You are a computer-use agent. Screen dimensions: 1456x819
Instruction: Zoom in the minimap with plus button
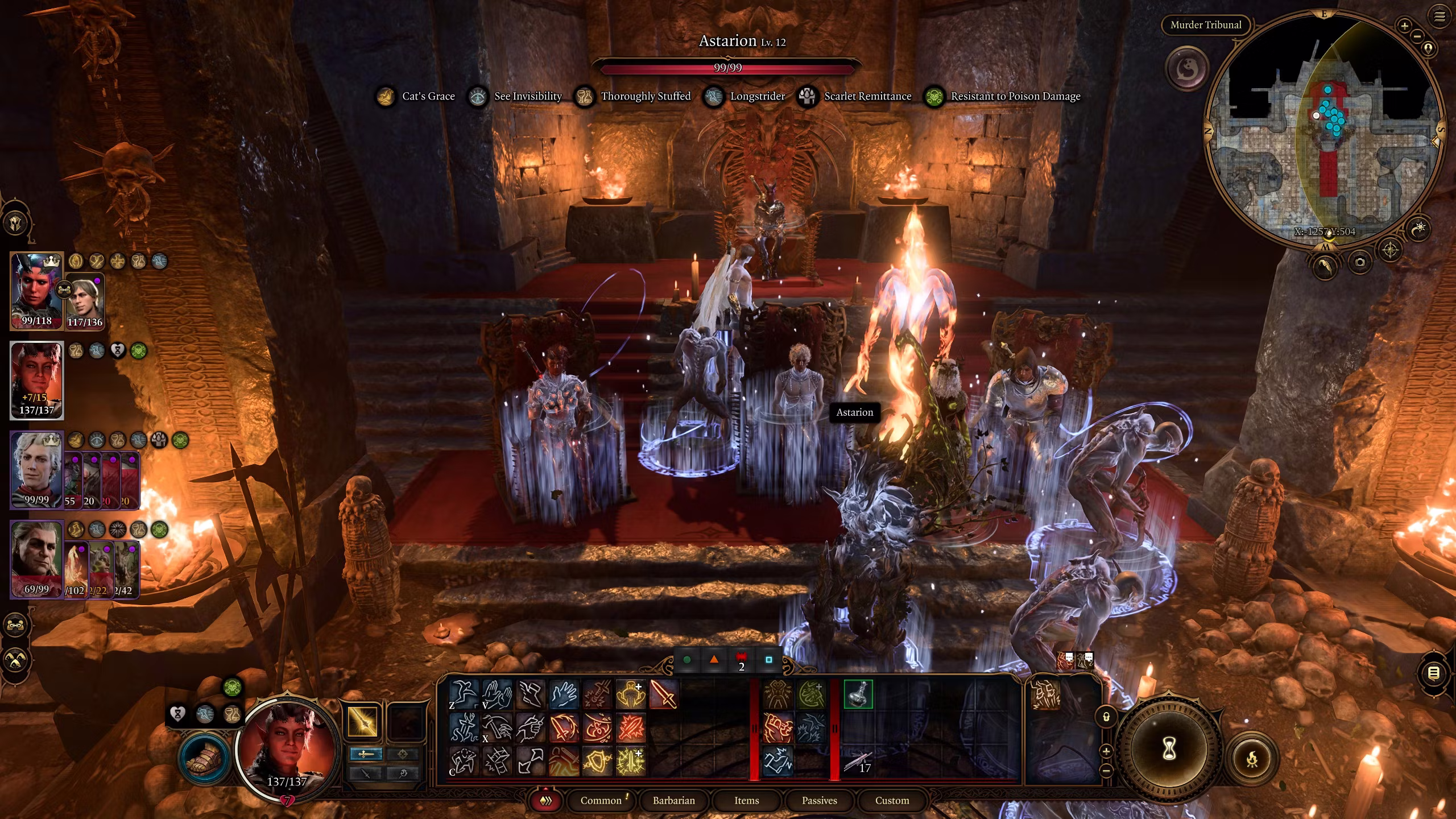[x=1404, y=26]
